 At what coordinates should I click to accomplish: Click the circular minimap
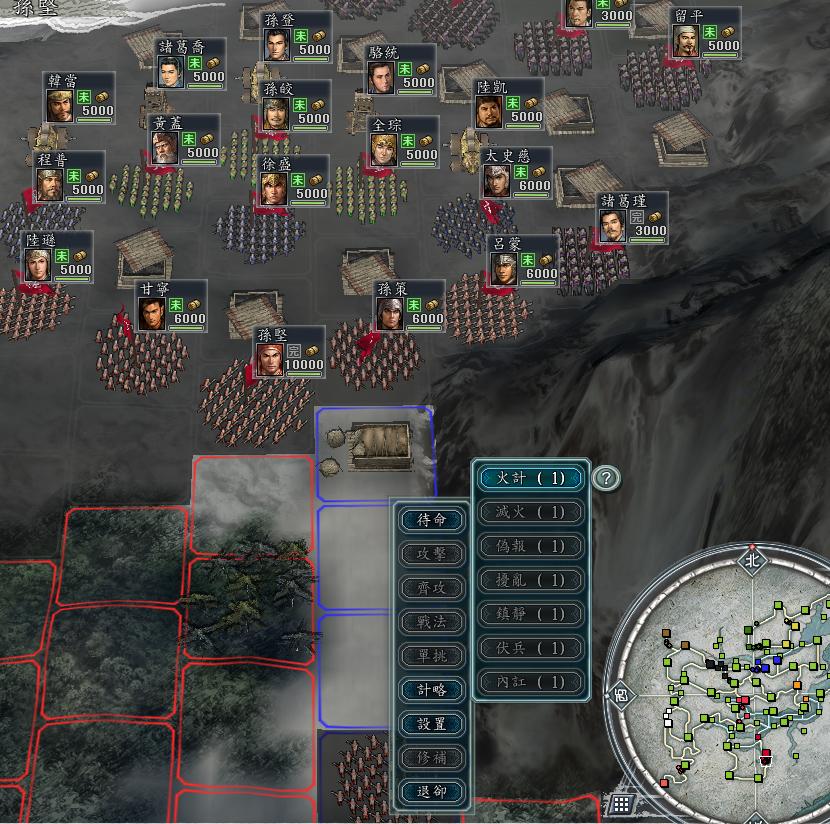tap(740, 680)
